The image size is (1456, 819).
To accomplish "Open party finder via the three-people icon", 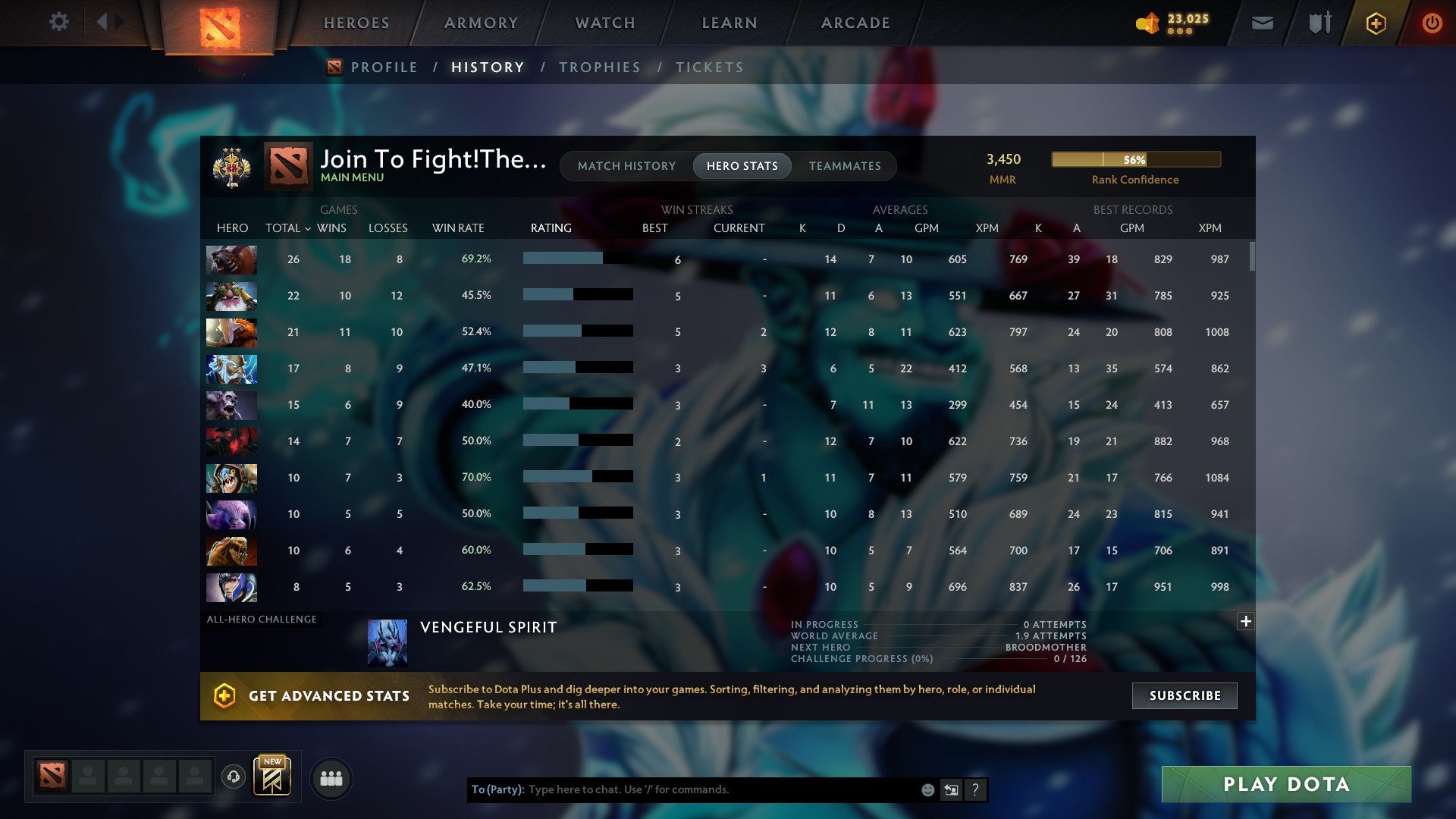I will click(x=331, y=777).
